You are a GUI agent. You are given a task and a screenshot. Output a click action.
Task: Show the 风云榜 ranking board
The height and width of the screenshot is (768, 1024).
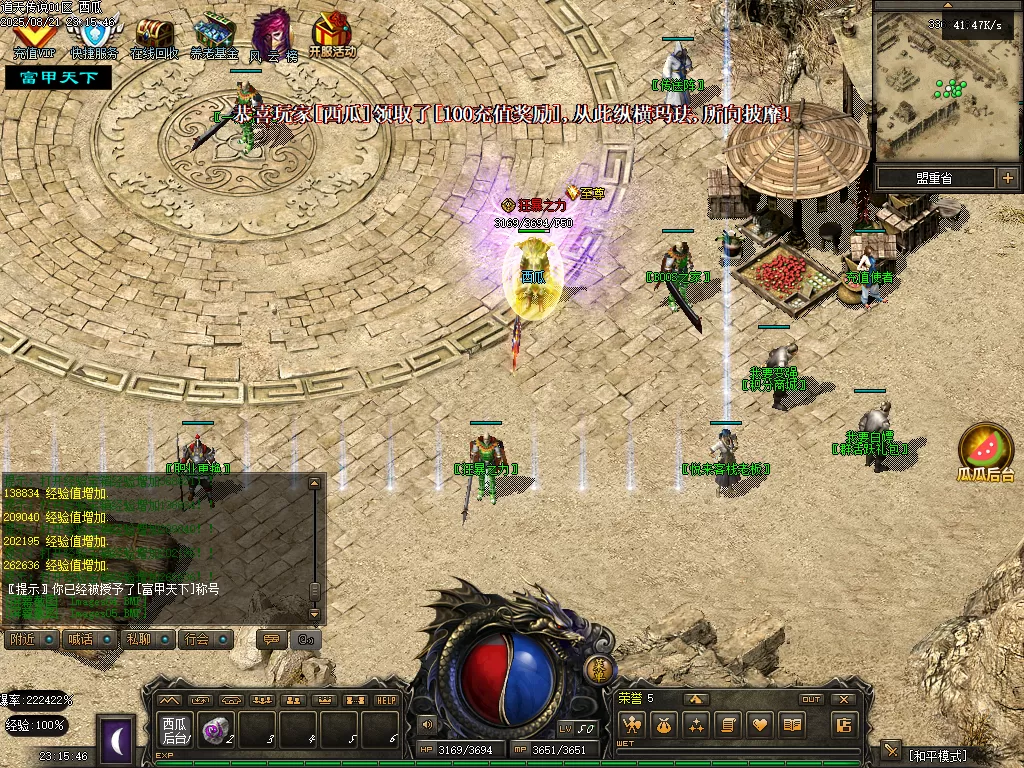tap(272, 37)
